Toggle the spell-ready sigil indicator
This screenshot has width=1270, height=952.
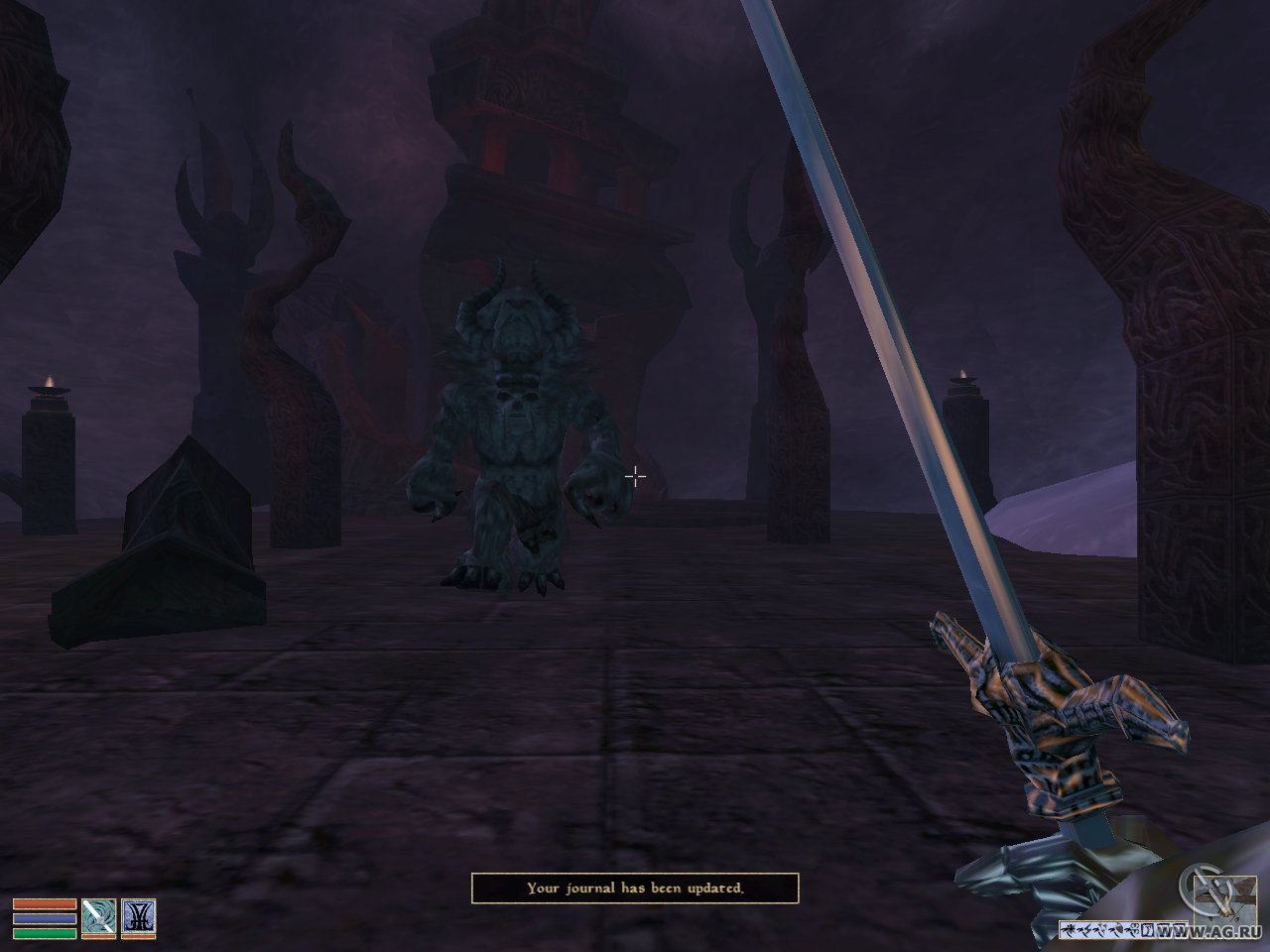[138, 915]
